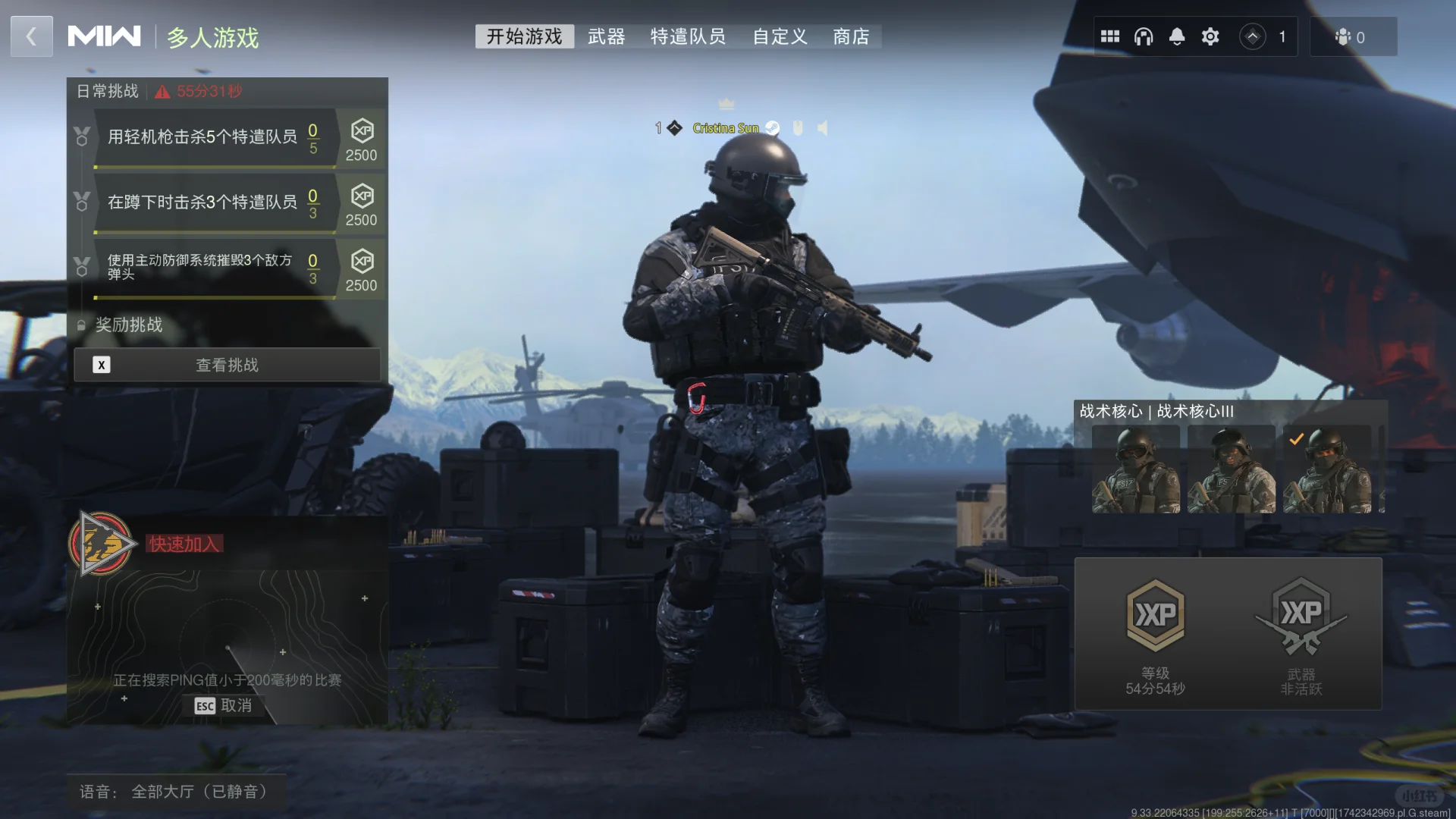Open the settings gear icon
The height and width of the screenshot is (819, 1456).
(1210, 36)
